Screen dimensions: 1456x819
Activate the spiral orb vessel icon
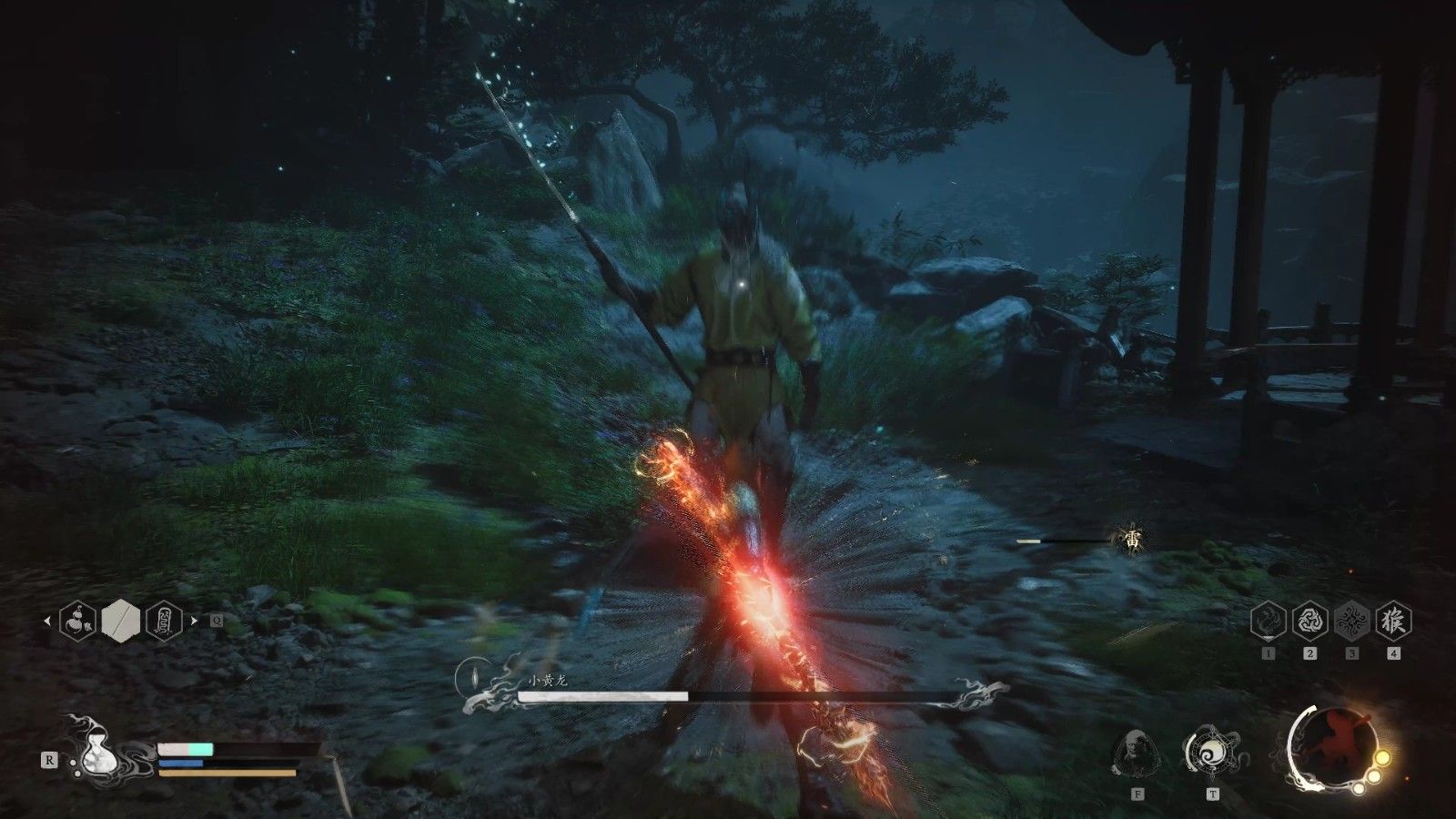click(x=1213, y=753)
